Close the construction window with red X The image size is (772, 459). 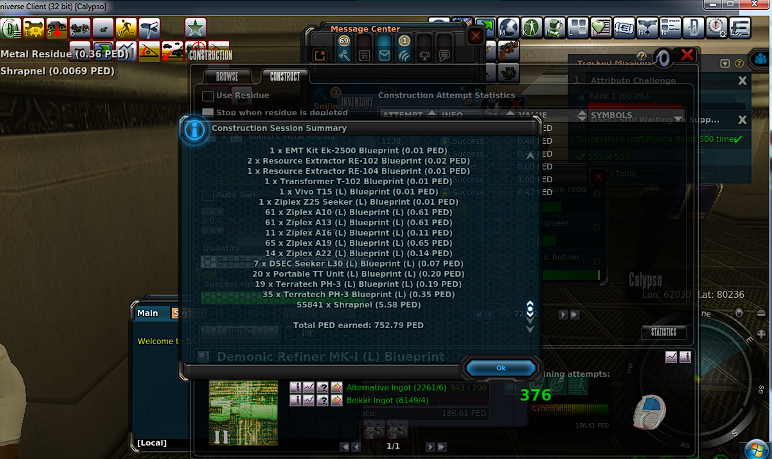tap(687, 57)
